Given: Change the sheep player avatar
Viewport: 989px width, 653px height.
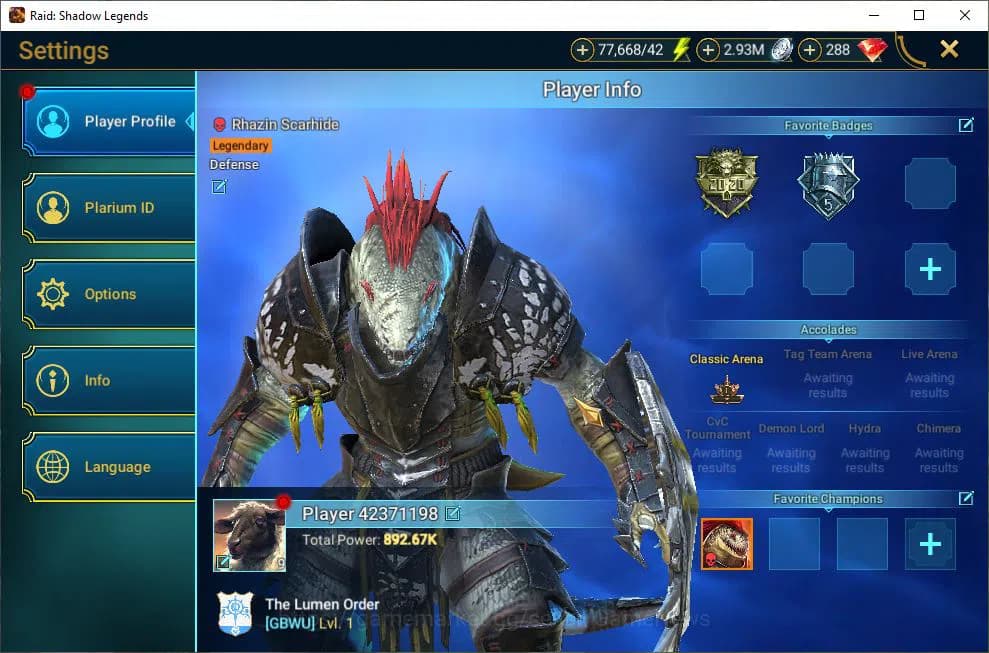Looking at the screenshot, I should (249, 535).
